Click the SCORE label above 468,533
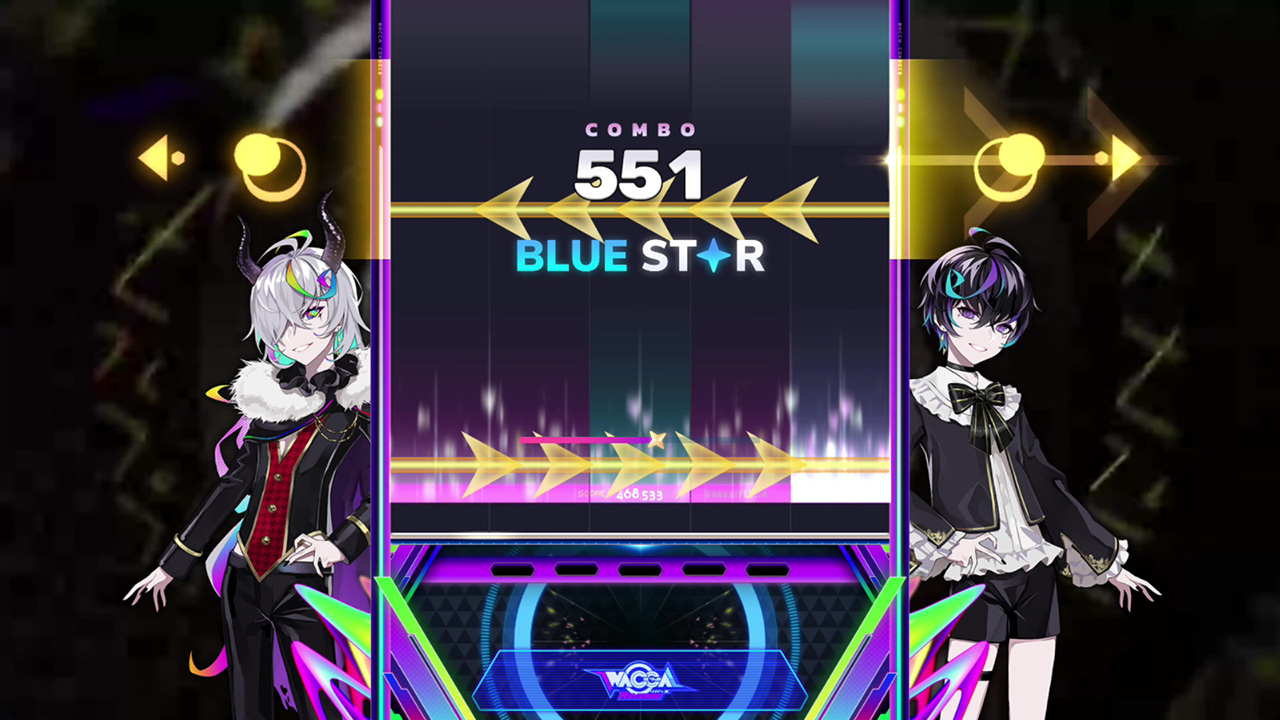Screen dimensions: 1280x720 pos(592,495)
